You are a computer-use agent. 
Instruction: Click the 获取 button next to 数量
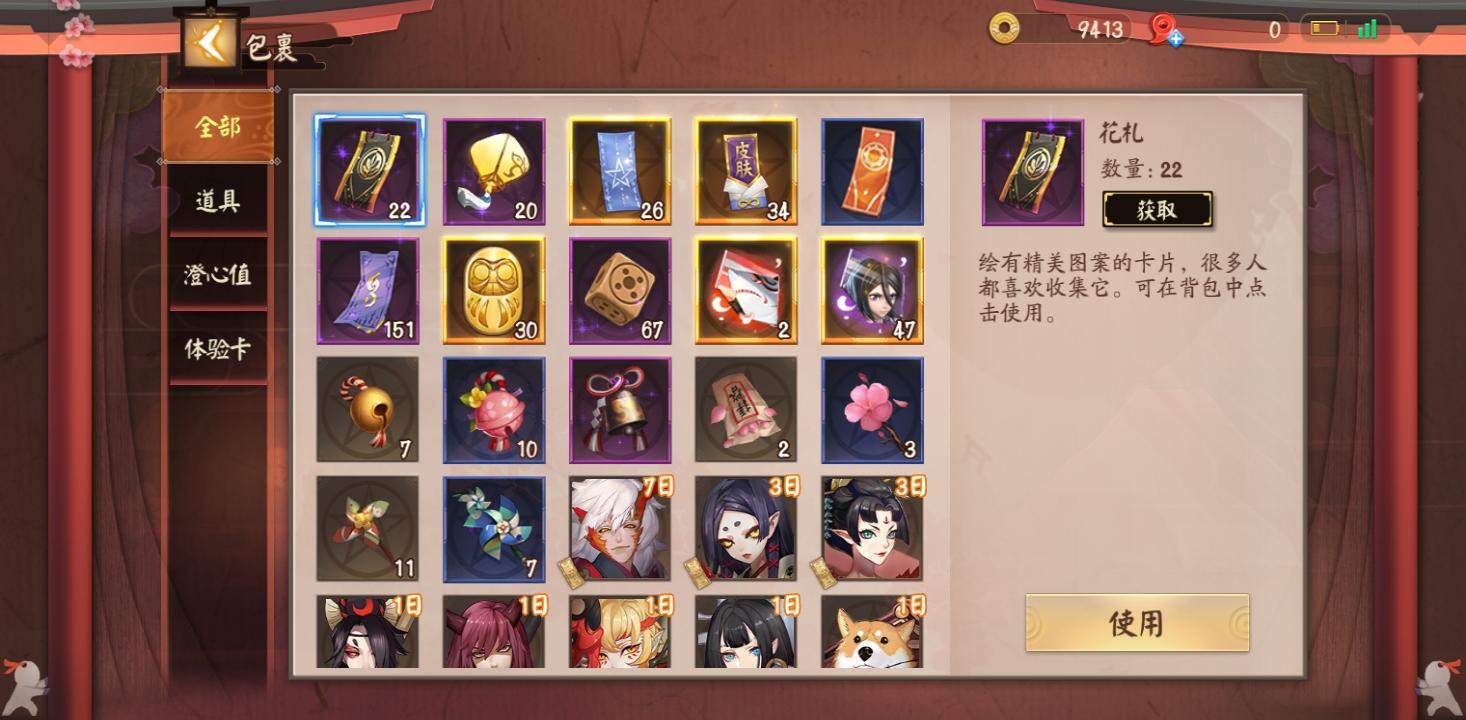click(x=1158, y=210)
